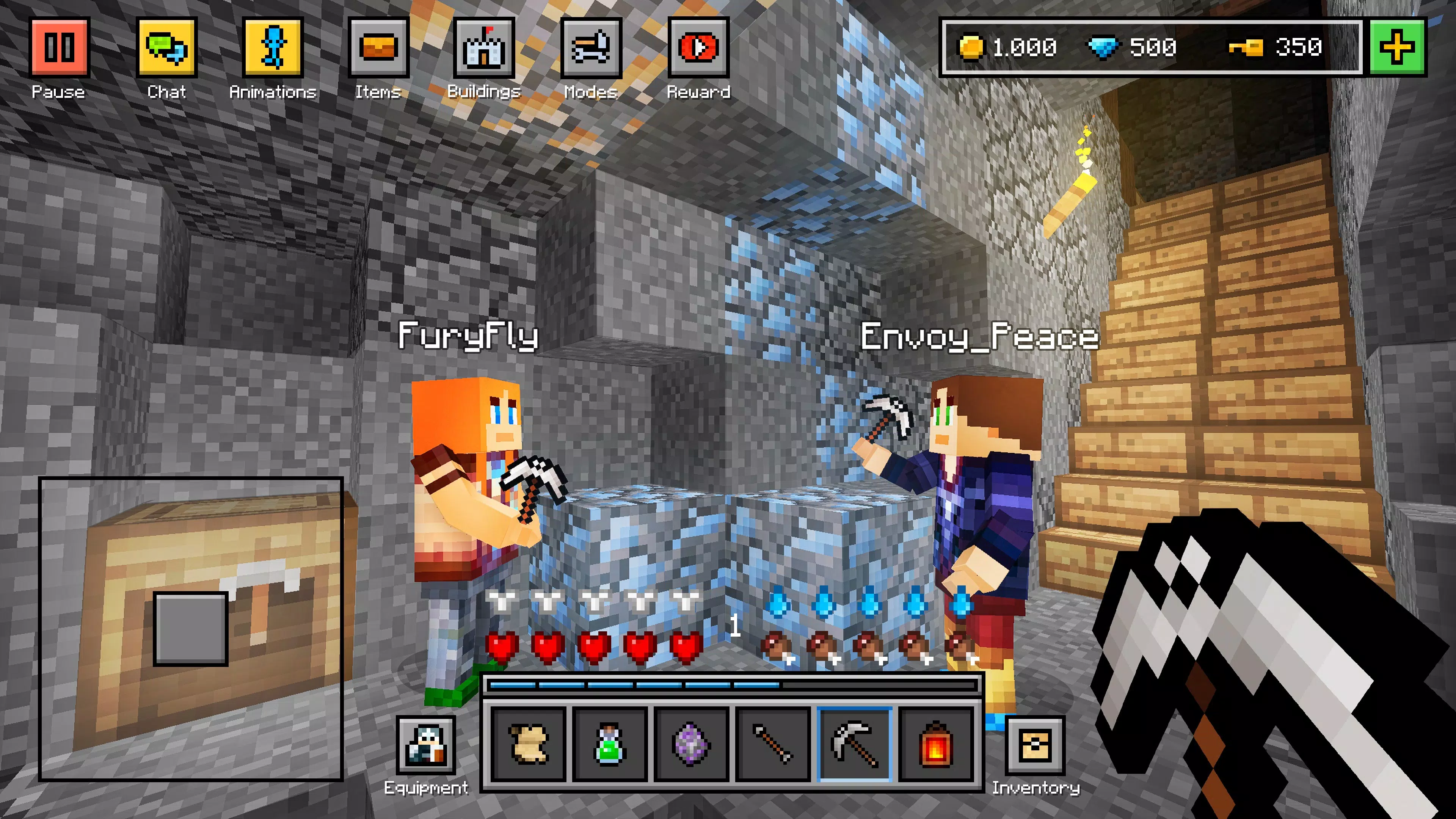Tap the grey joystick knob

coord(190,629)
